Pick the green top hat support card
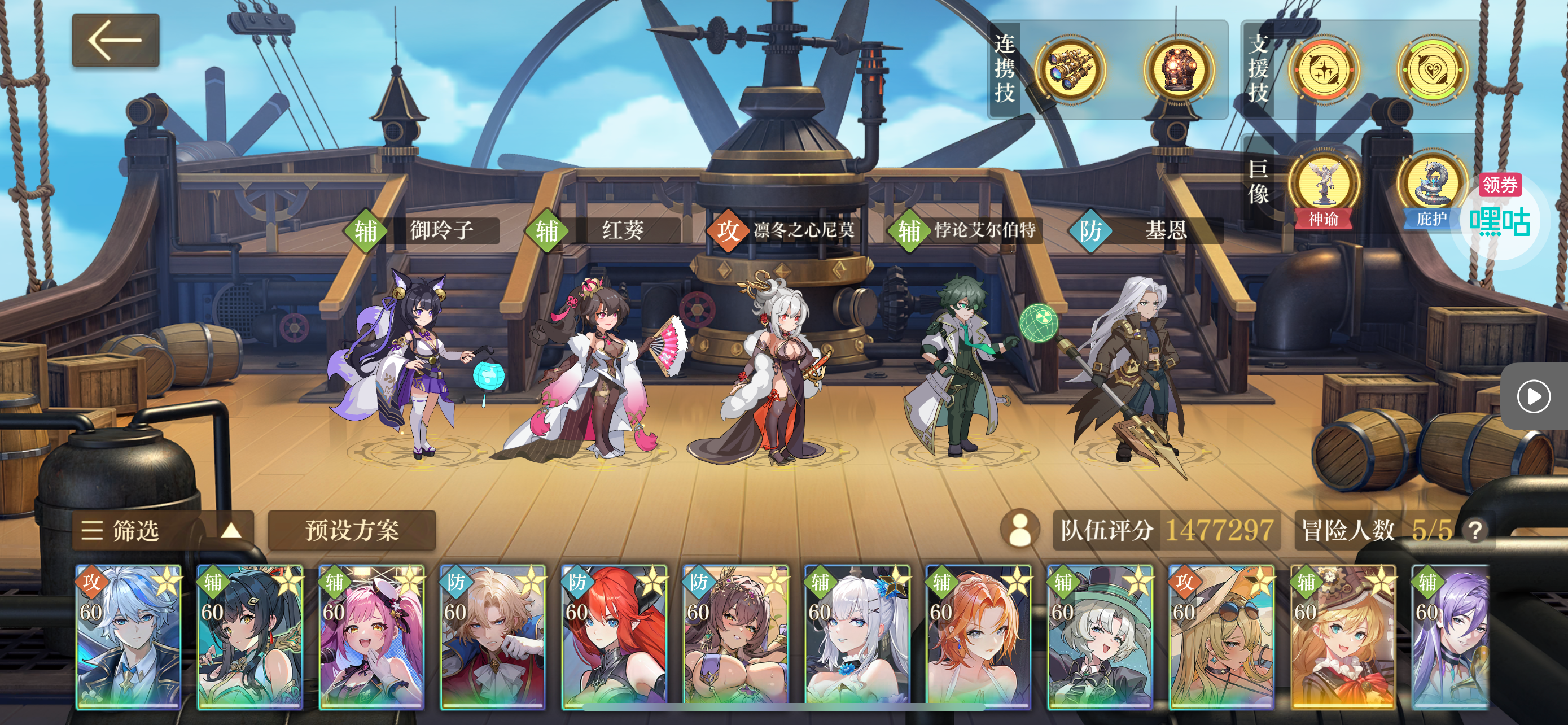Viewport: 1568px width, 725px height. click(1100, 637)
